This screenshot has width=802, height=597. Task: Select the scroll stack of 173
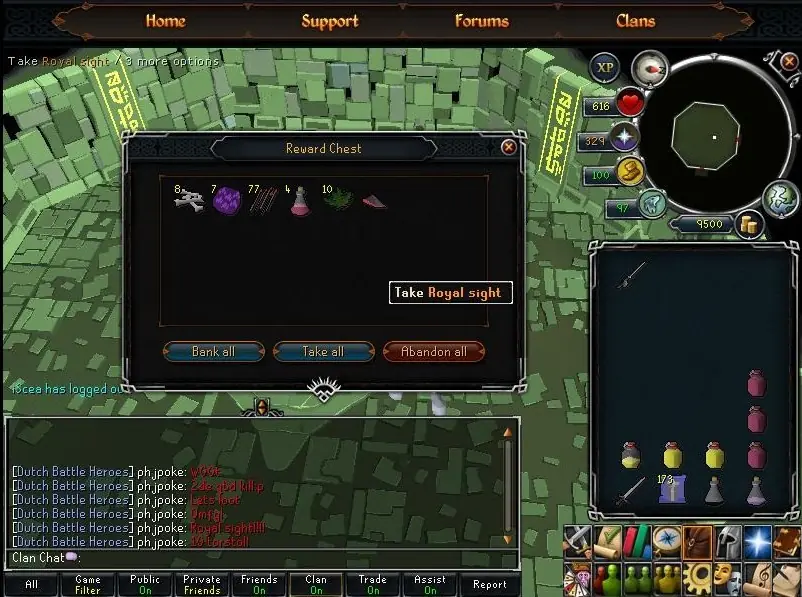[671, 489]
